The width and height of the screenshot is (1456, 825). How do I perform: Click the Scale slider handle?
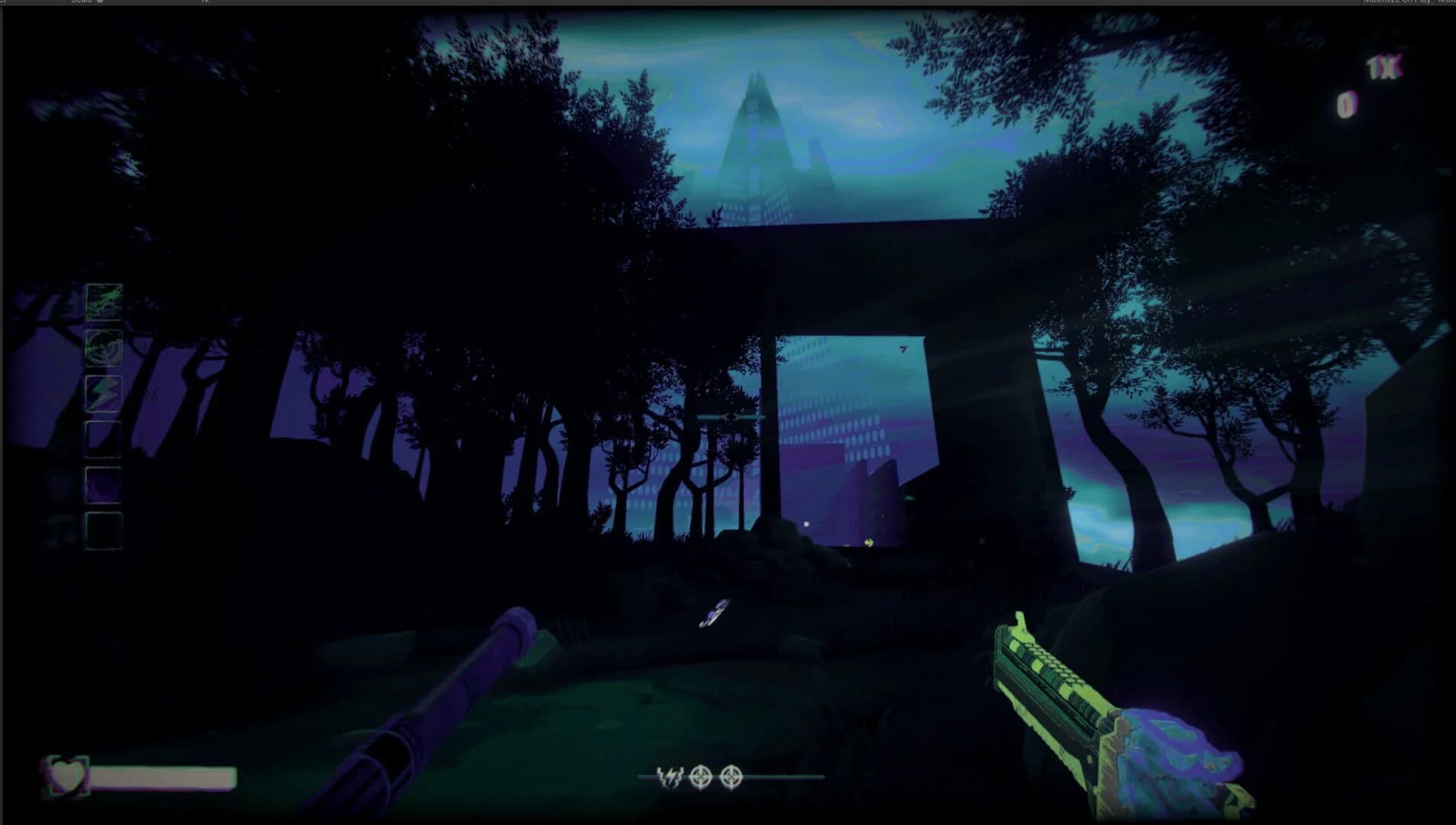click(x=100, y=2)
